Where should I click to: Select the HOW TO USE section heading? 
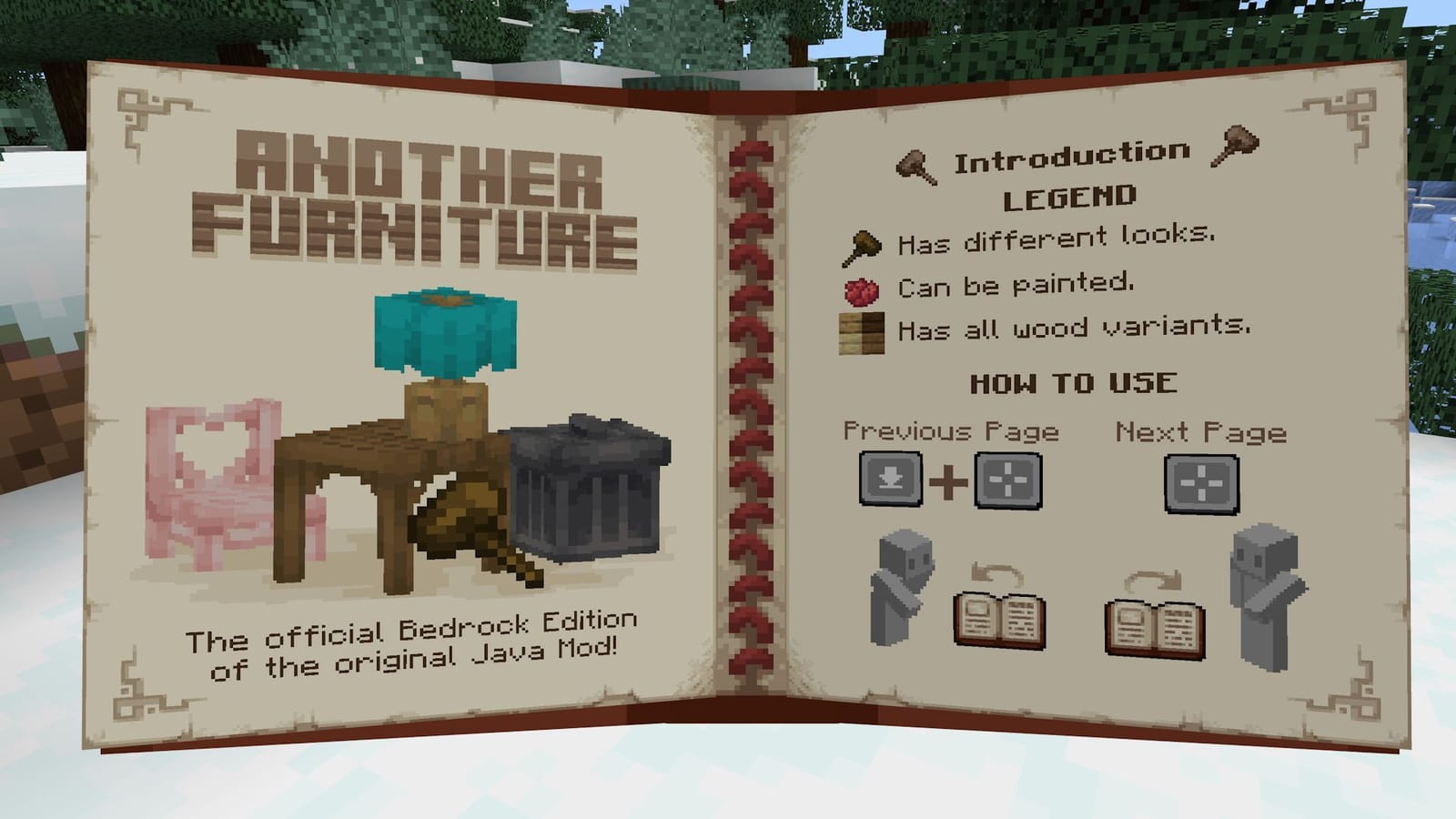point(1074,382)
